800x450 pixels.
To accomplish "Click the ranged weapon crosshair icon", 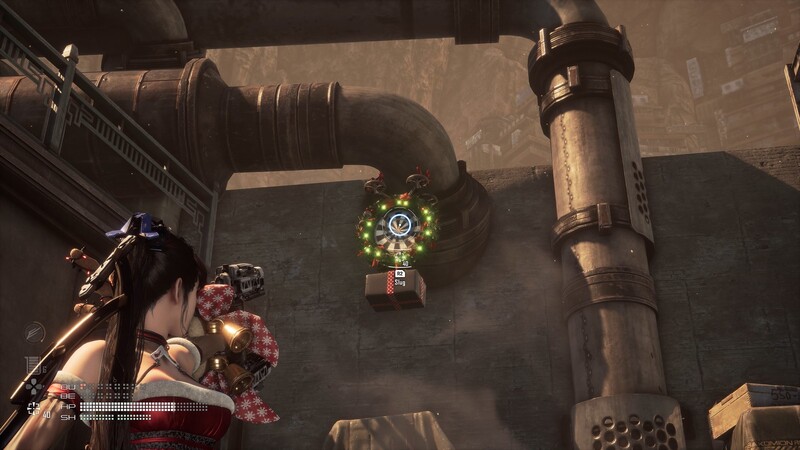I will (35, 406).
